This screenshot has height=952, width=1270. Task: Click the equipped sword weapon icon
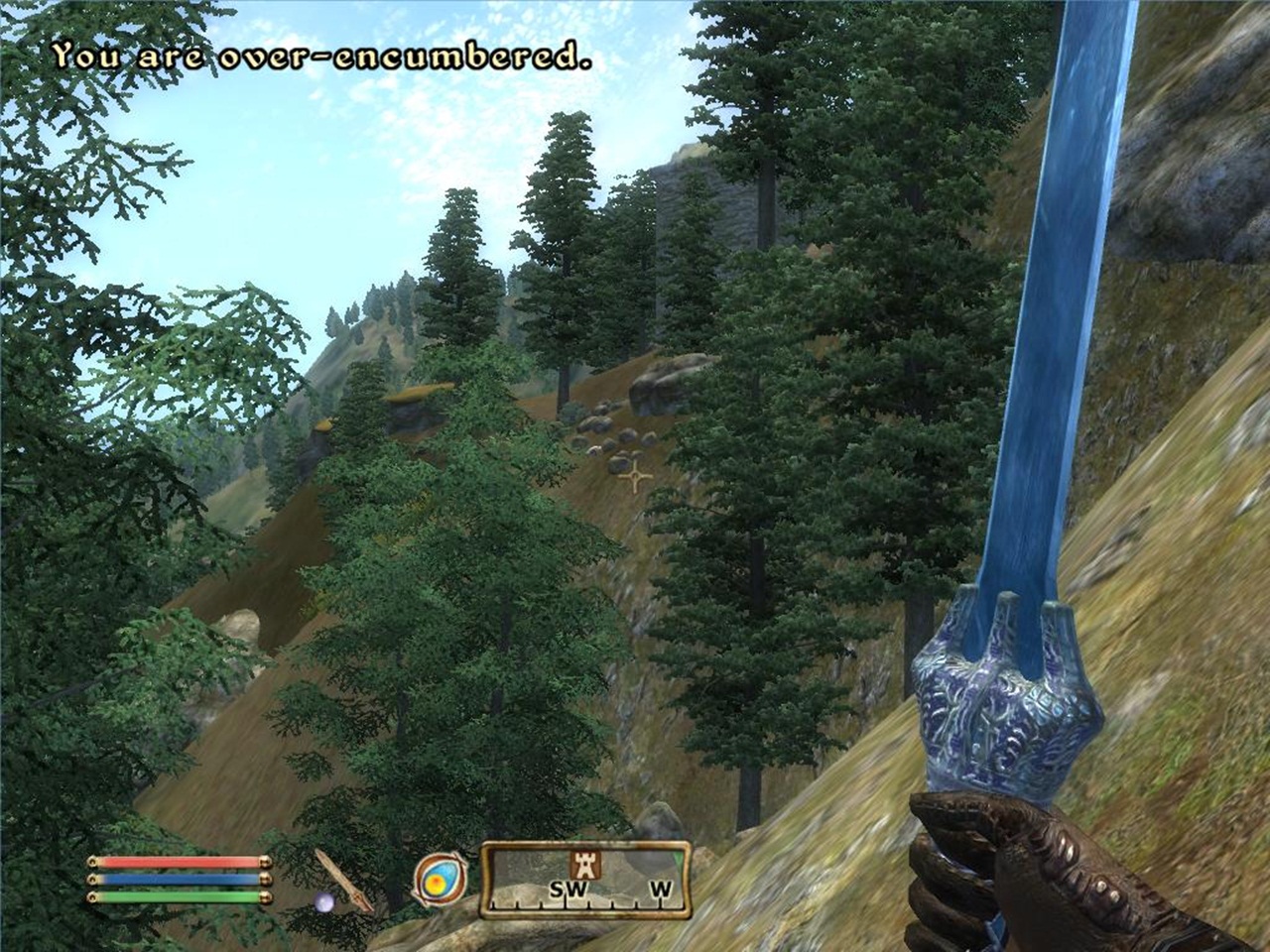tap(343, 879)
